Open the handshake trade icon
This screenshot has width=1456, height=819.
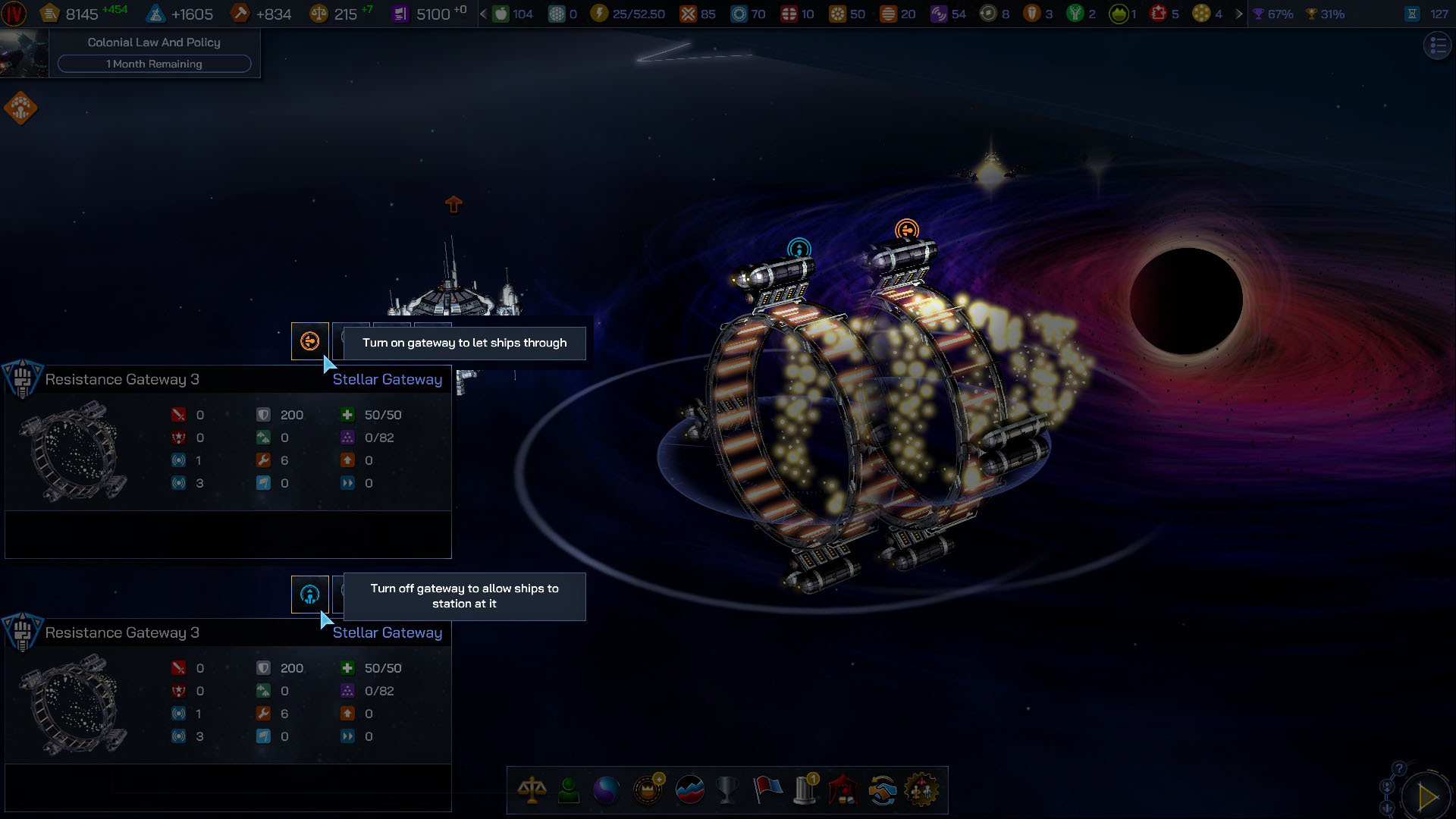click(882, 790)
